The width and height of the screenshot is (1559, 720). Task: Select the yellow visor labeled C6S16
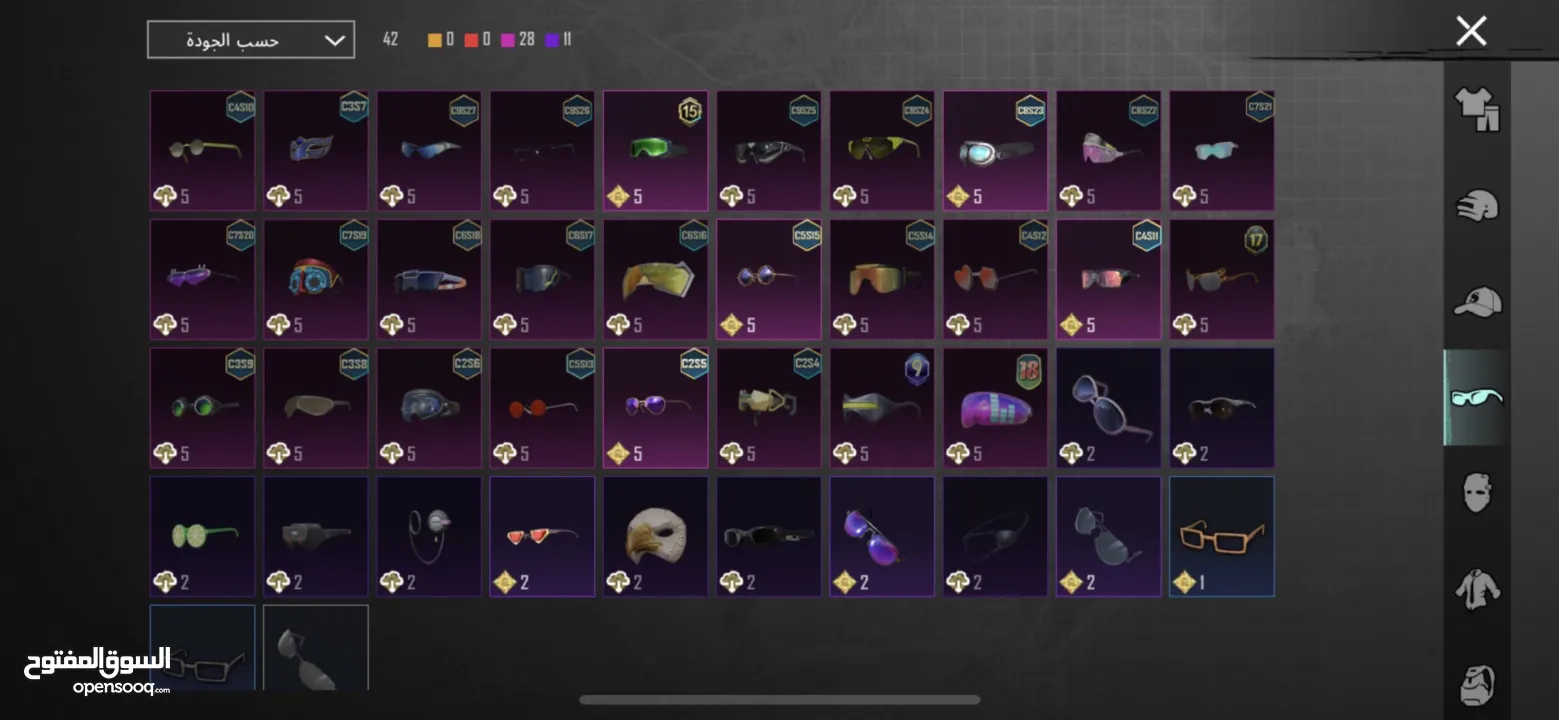click(x=655, y=279)
